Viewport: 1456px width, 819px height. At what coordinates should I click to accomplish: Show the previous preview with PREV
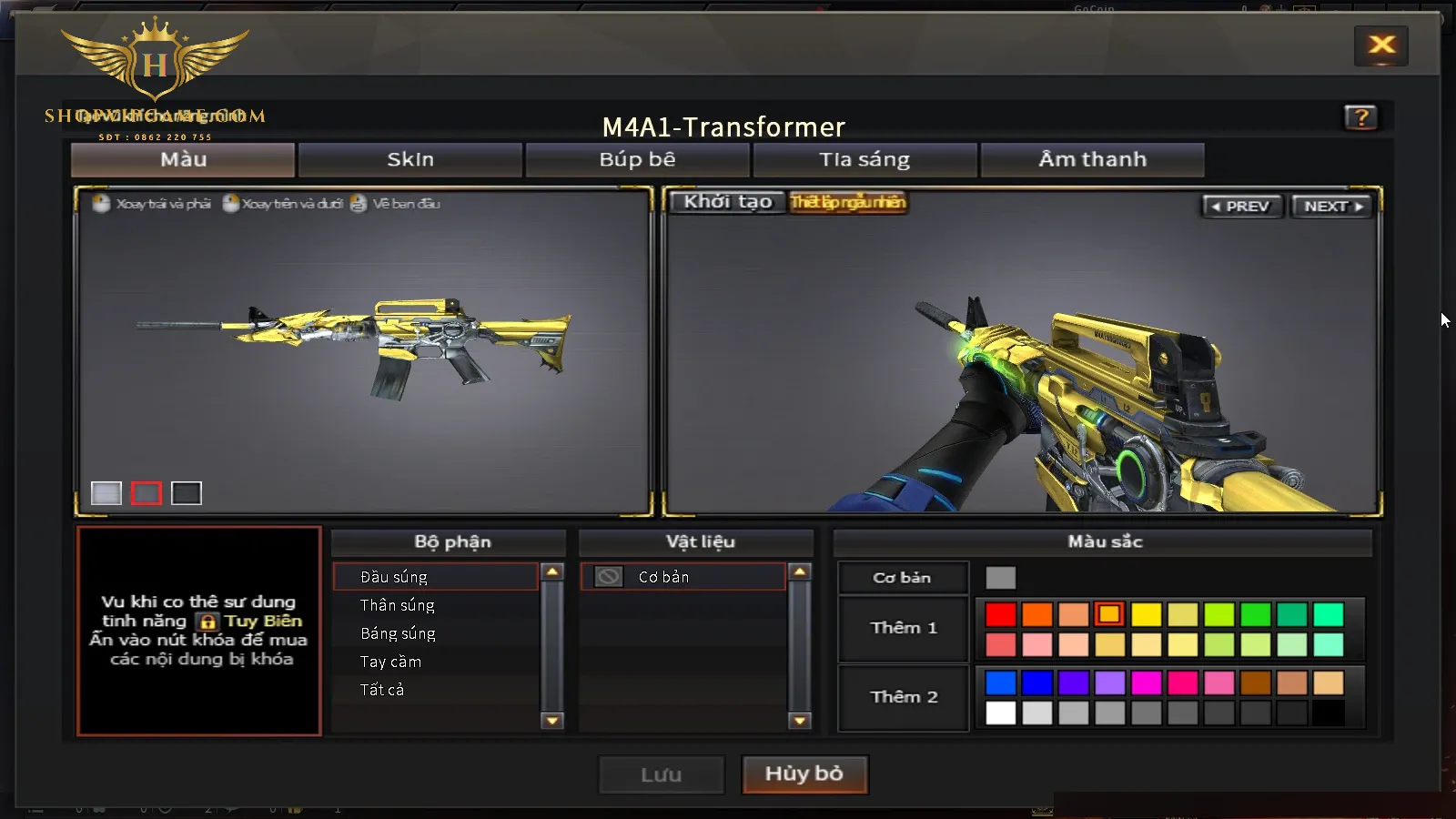pyautogui.click(x=1240, y=207)
